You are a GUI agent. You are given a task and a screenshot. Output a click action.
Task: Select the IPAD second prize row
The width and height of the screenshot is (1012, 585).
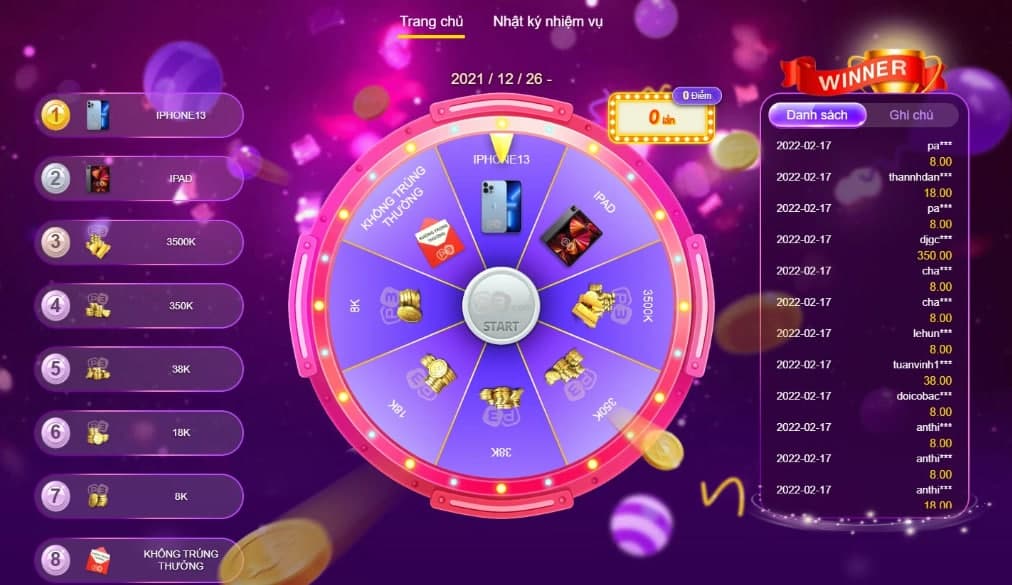[x=140, y=179]
